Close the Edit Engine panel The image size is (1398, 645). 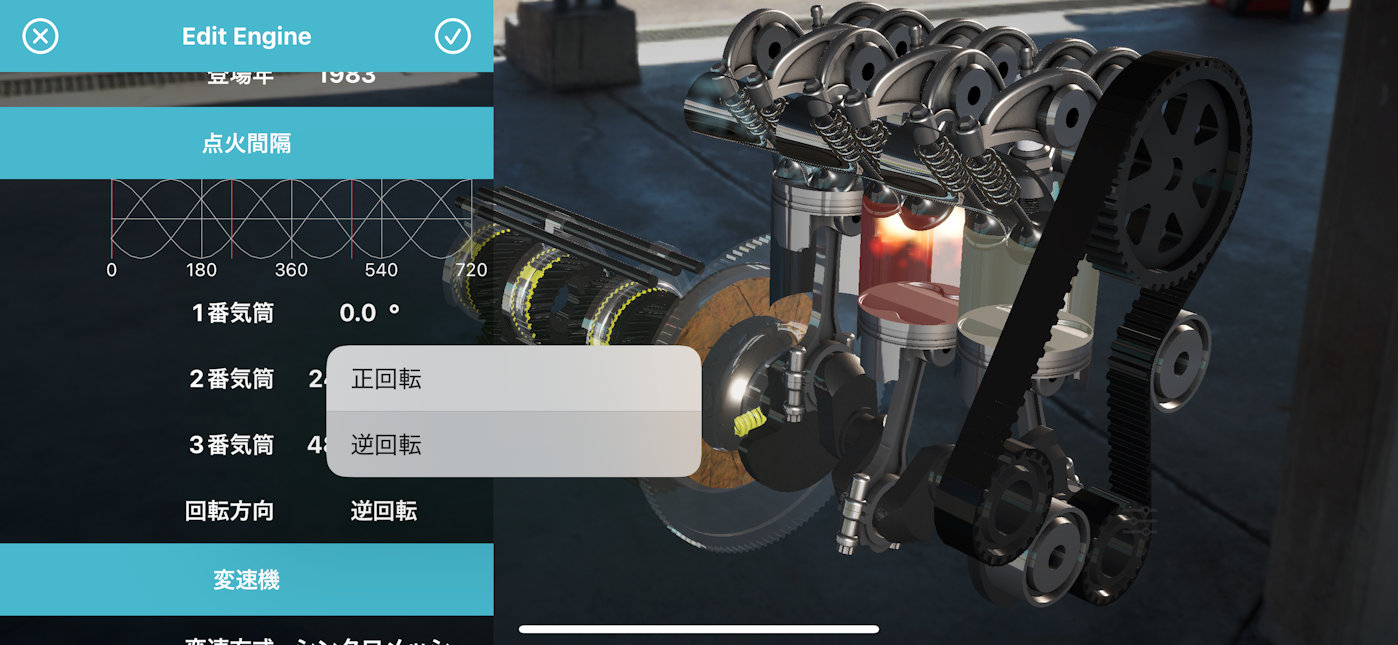40,37
